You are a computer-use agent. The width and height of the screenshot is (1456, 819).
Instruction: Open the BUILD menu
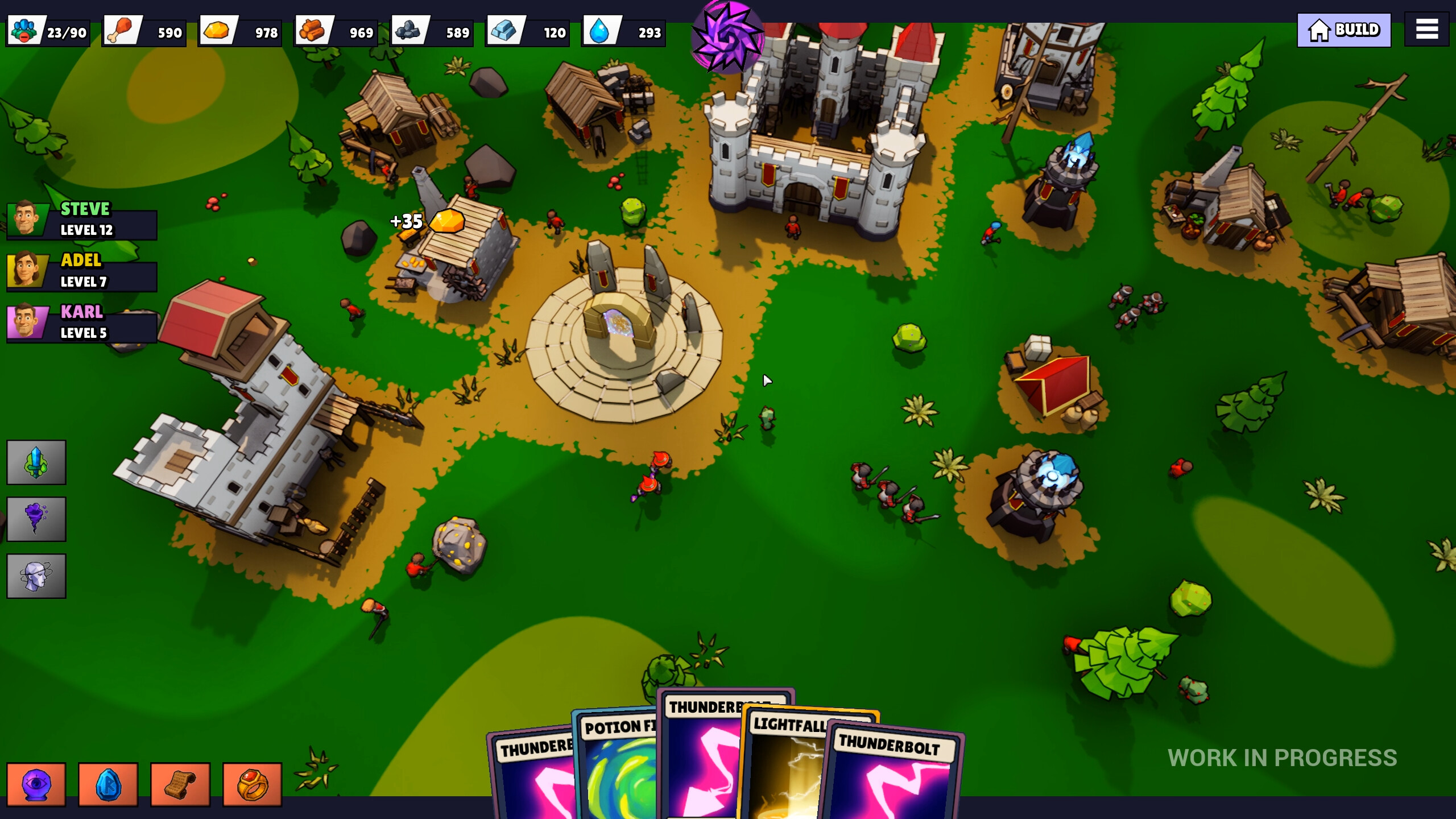[1344, 29]
